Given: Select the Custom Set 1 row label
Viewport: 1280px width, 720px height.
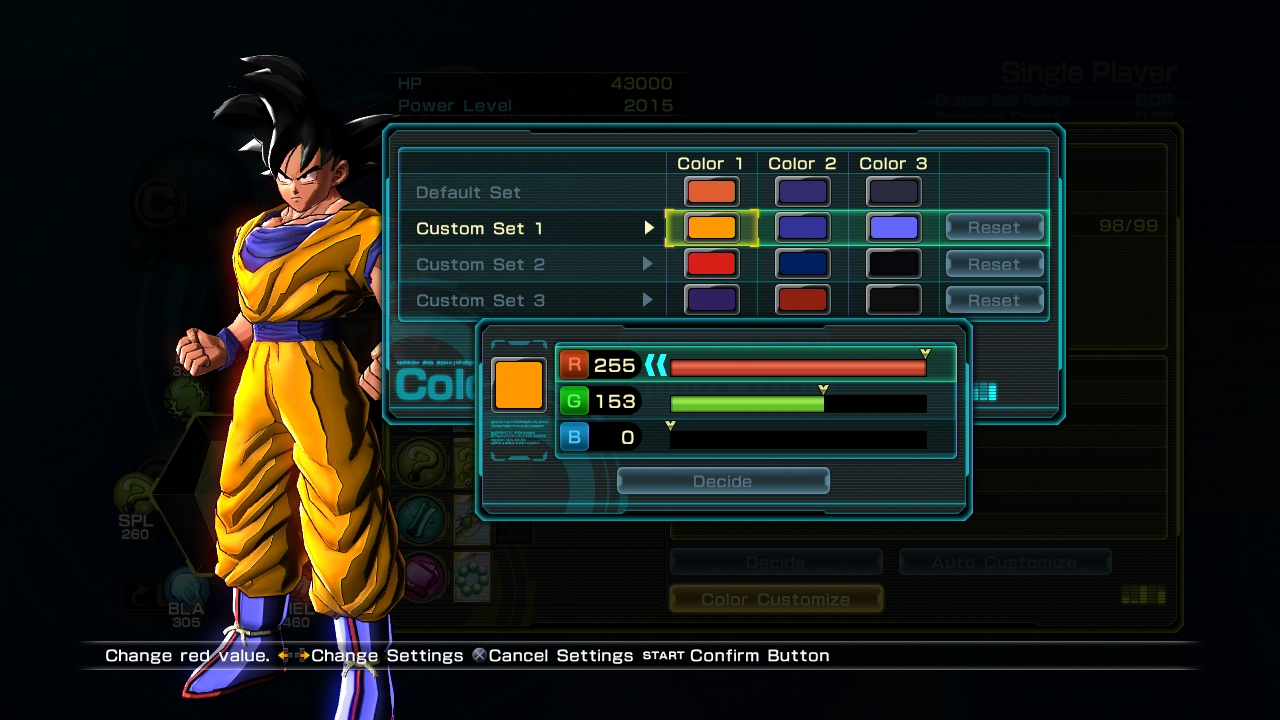Looking at the screenshot, I should point(479,229).
